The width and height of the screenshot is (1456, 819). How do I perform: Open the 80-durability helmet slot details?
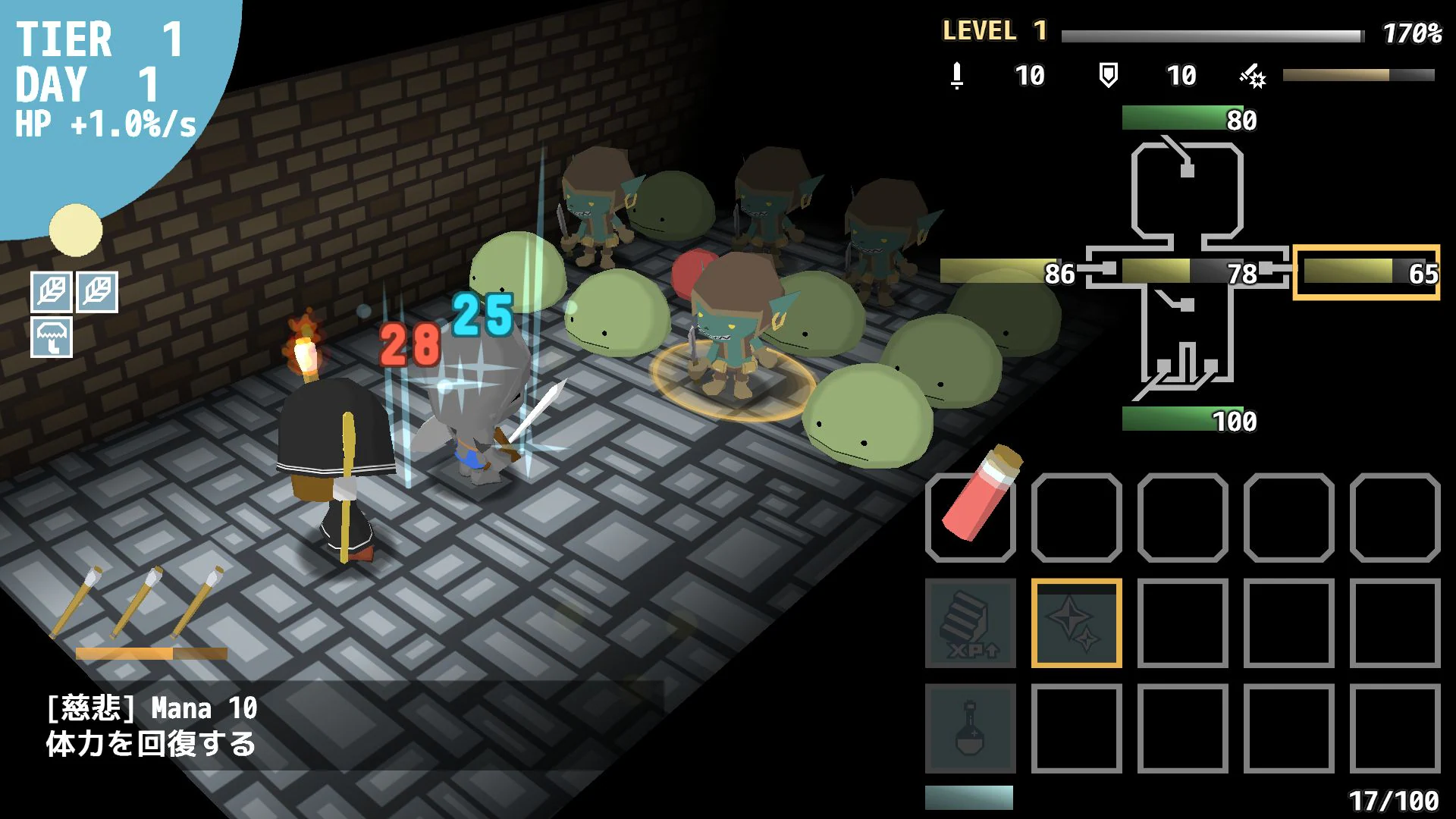[1183, 118]
